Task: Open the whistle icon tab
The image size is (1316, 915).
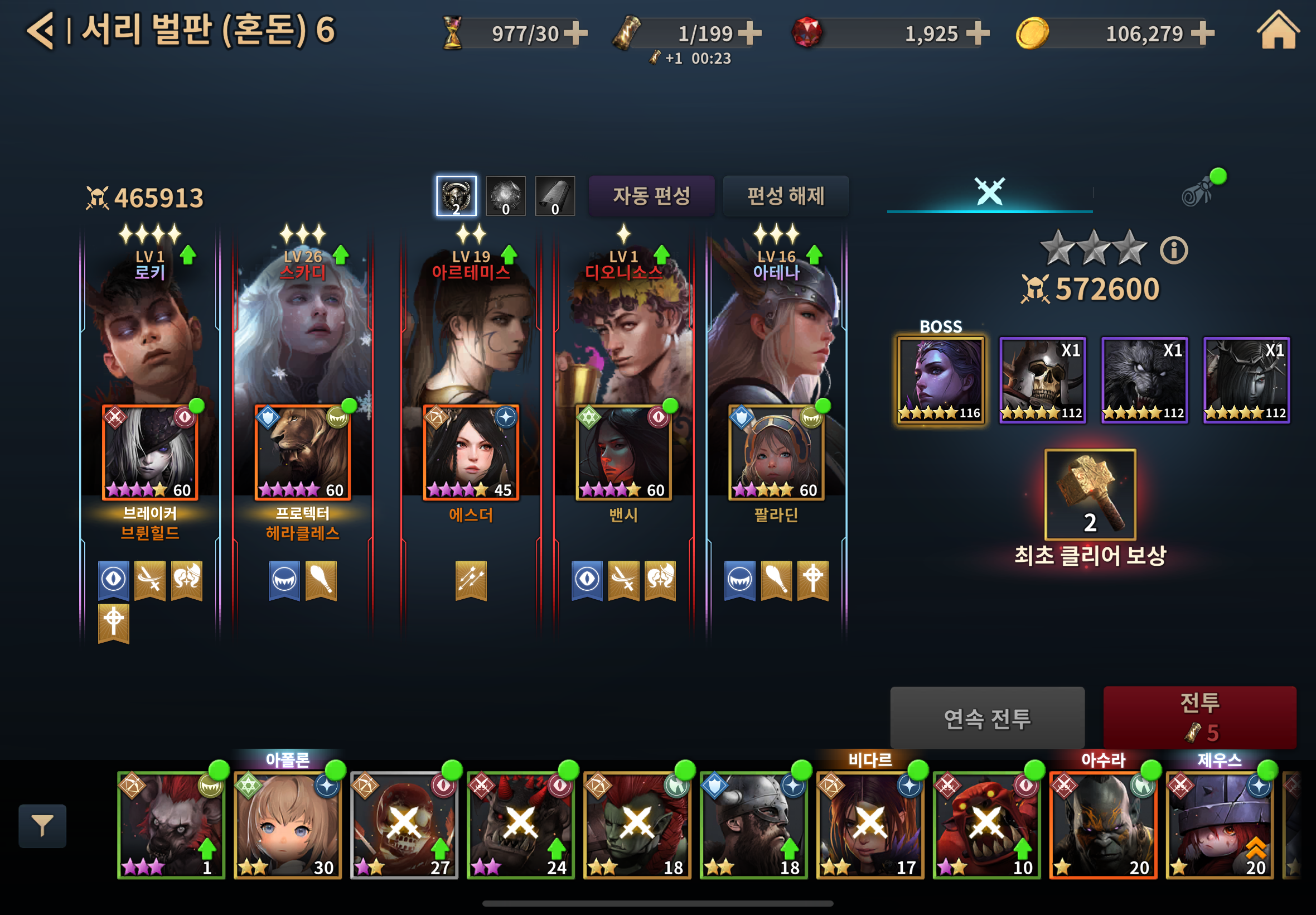Action: click(x=1197, y=191)
